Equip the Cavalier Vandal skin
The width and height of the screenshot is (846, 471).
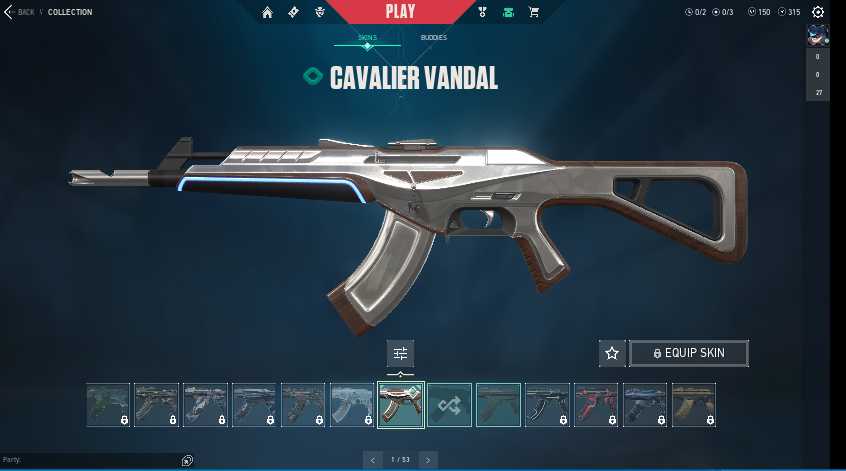688,353
